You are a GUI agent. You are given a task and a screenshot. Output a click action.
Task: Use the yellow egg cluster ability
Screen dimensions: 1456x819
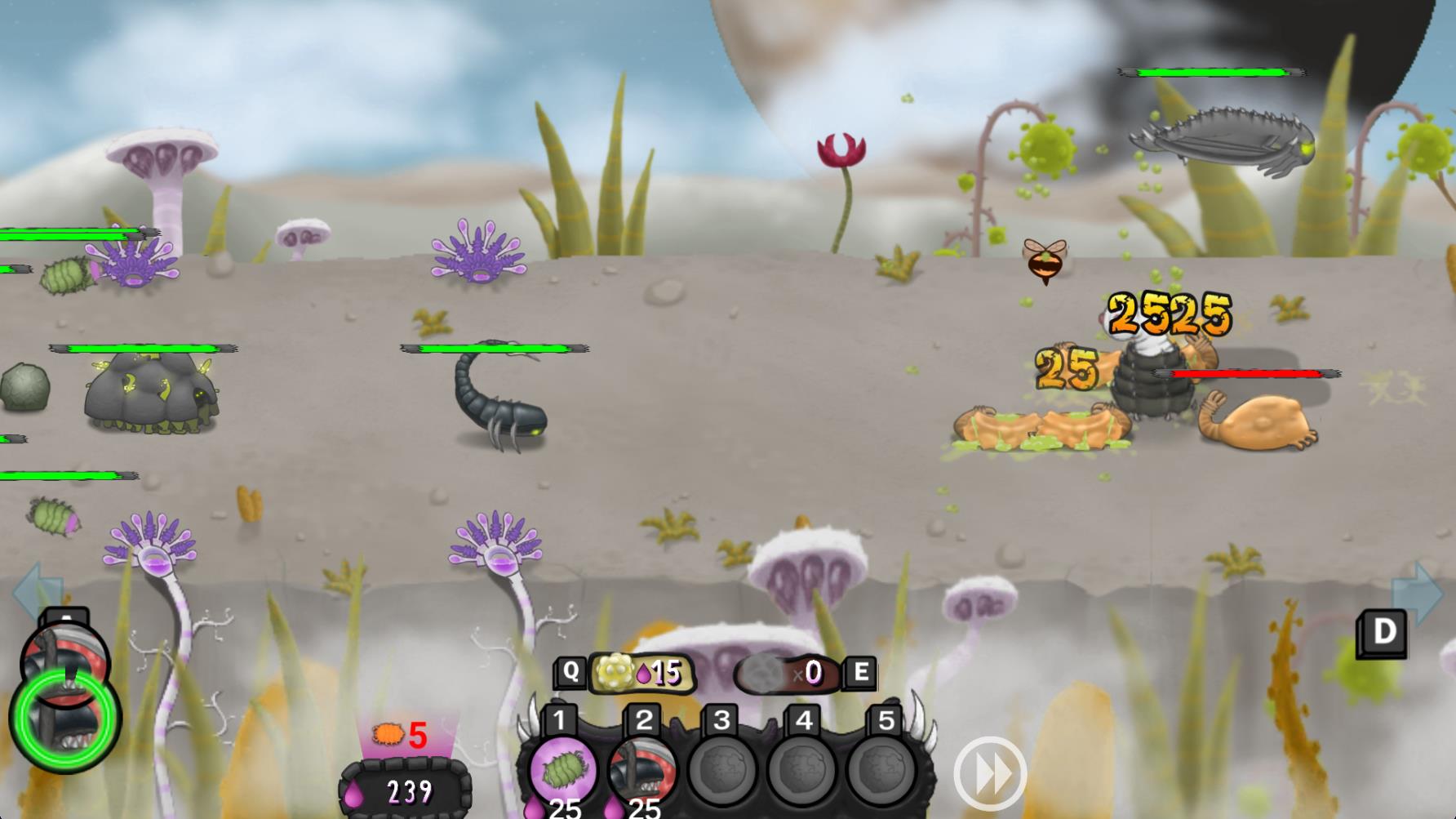(641, 673)
